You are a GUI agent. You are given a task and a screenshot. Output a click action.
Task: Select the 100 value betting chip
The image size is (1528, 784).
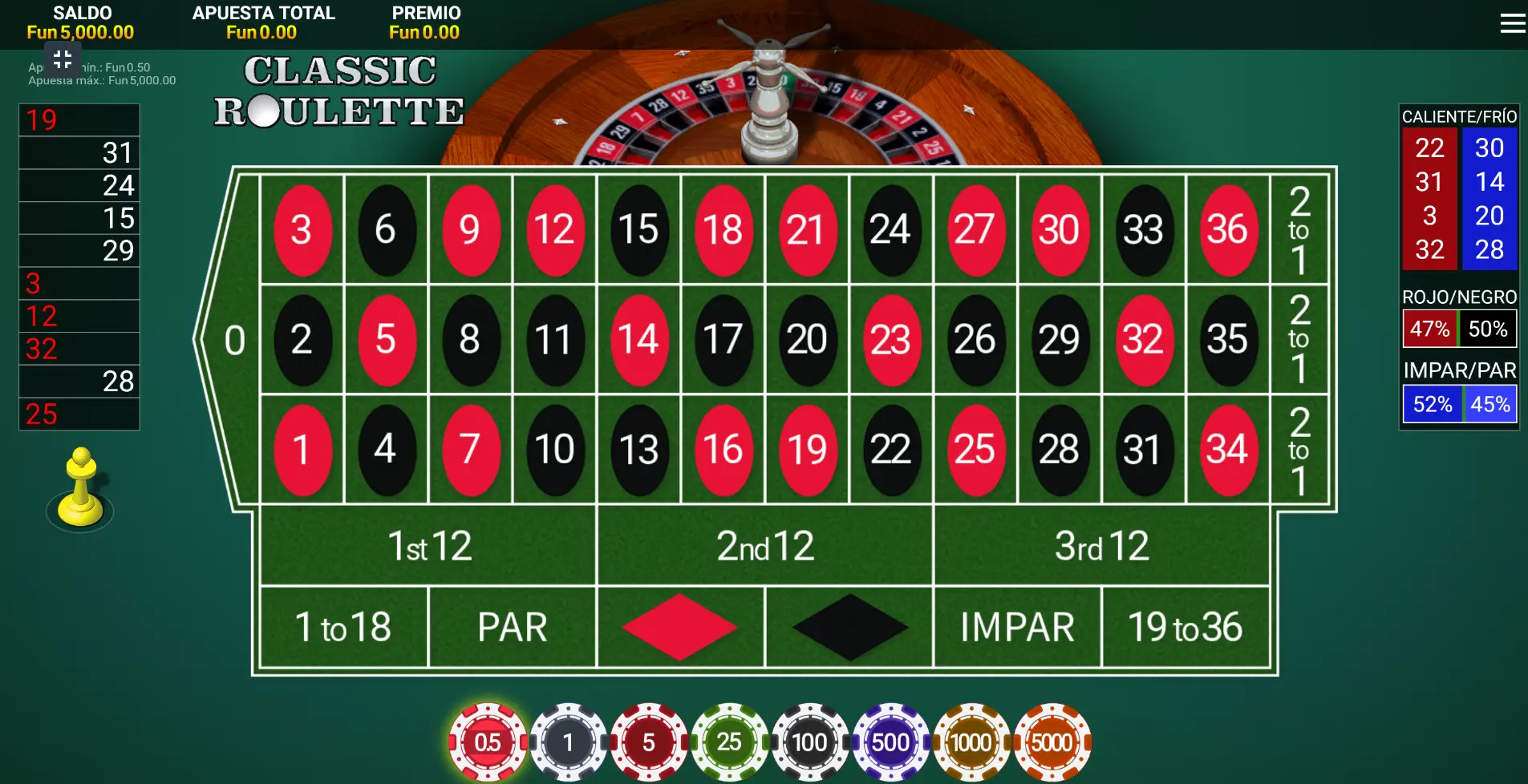[810, 742]
